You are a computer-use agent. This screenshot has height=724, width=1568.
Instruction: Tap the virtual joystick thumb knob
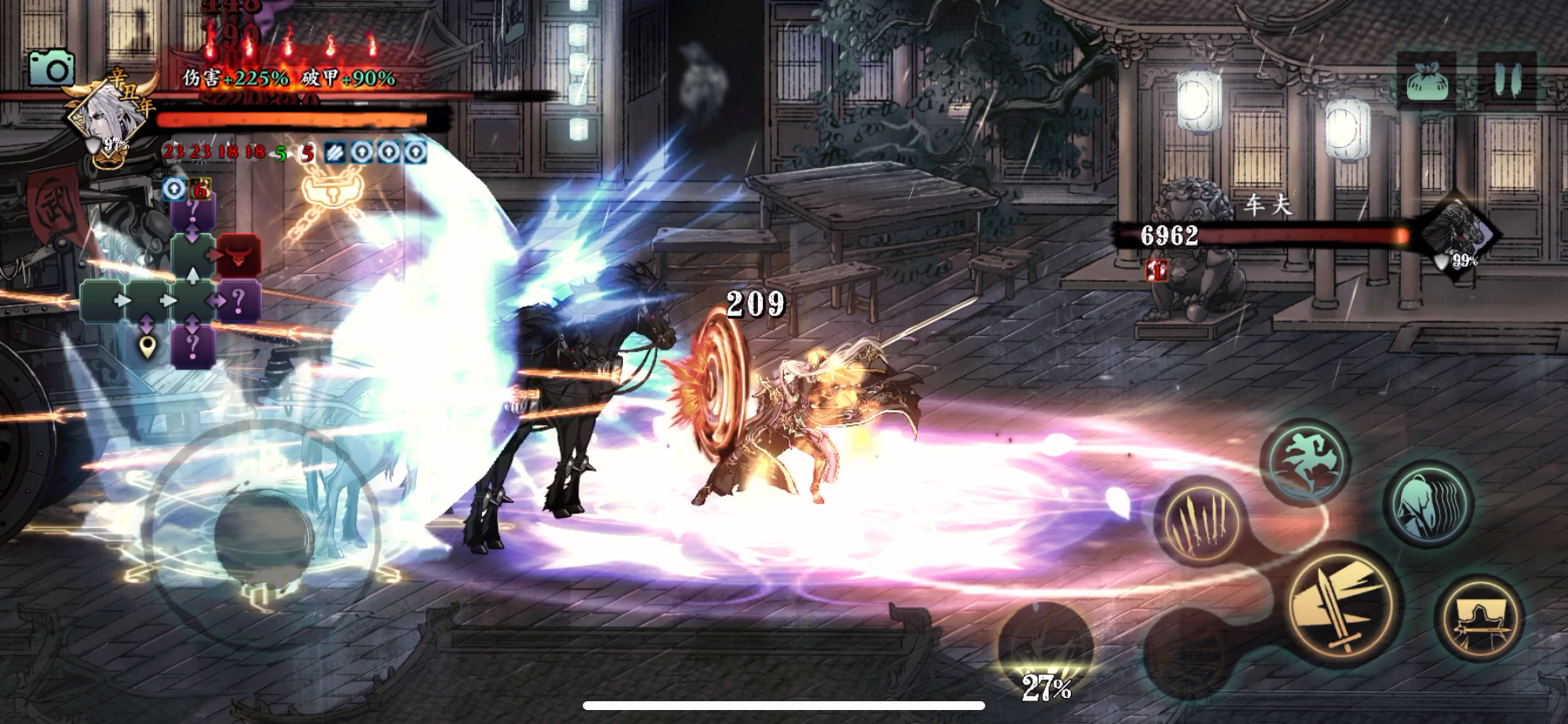coord(259,535)
